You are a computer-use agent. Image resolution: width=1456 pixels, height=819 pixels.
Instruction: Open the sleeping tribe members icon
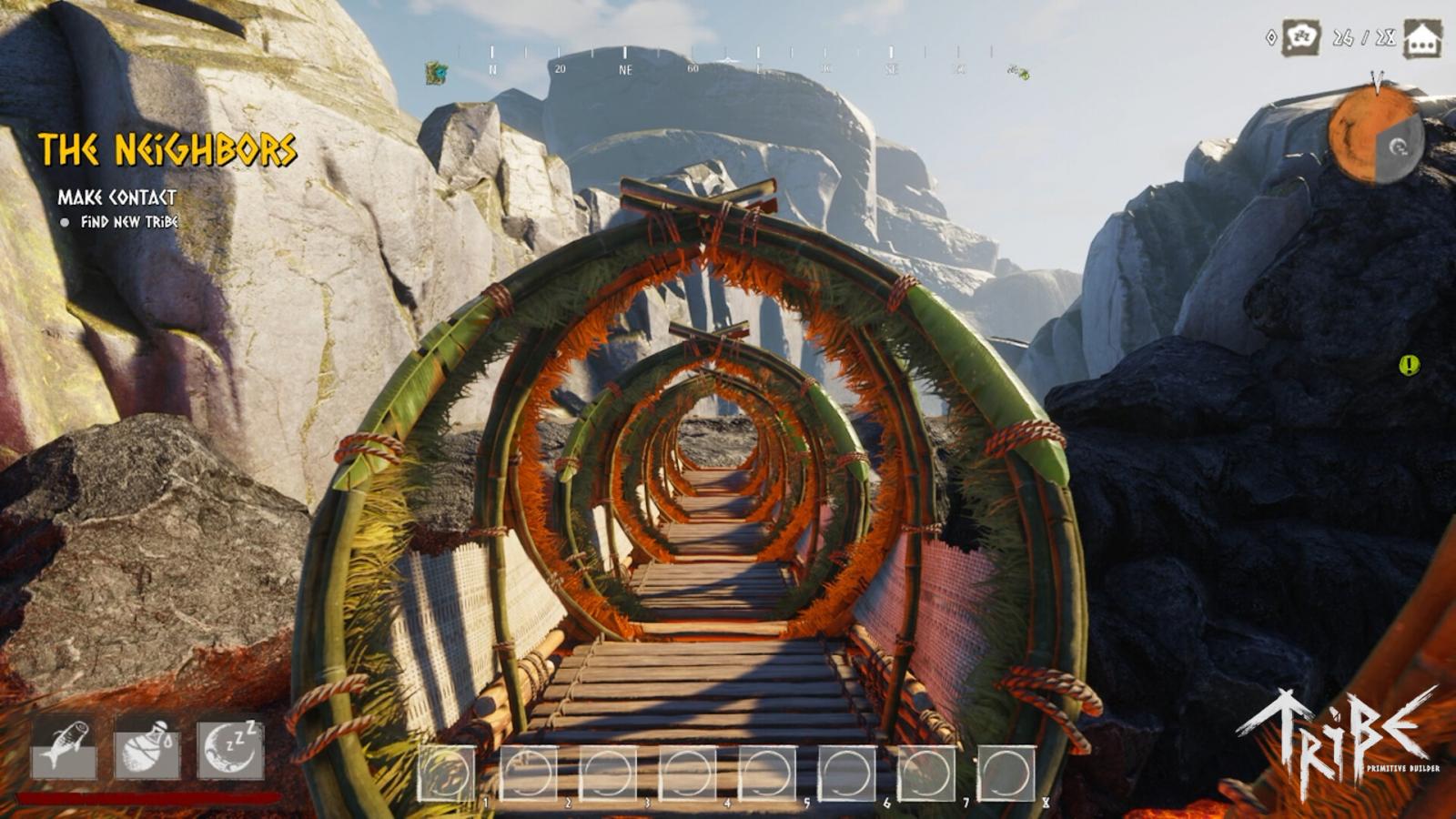coord(1301,38)
